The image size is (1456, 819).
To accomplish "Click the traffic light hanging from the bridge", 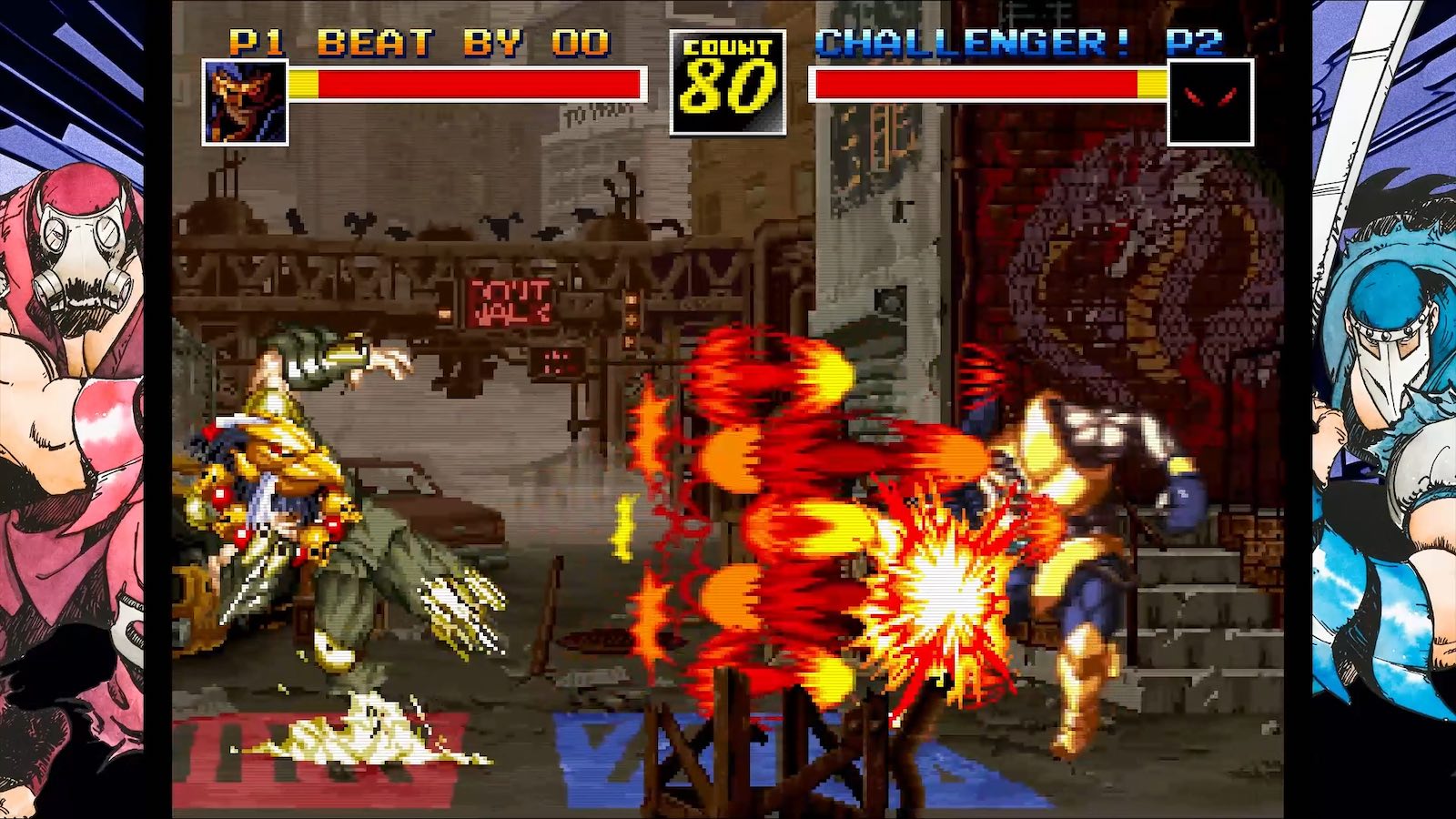I will 630,318.
